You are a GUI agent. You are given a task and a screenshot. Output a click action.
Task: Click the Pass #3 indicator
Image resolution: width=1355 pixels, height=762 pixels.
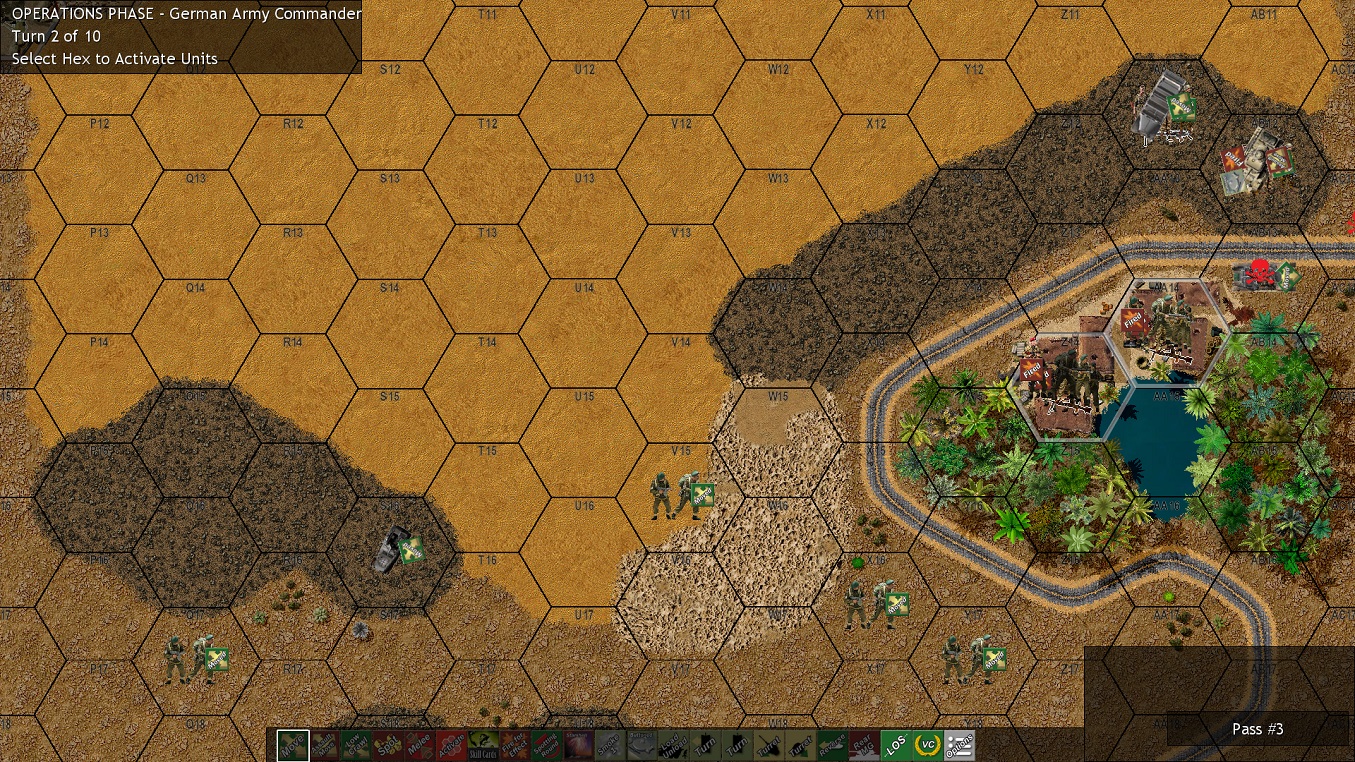click(x=1257, y=729)
